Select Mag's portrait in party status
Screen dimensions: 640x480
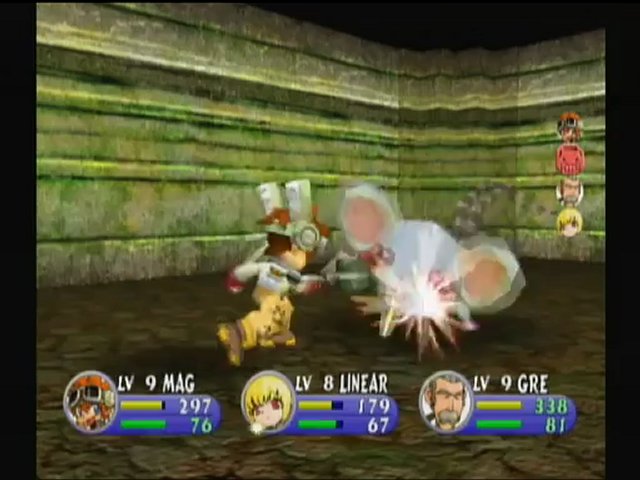coord(90,401)
